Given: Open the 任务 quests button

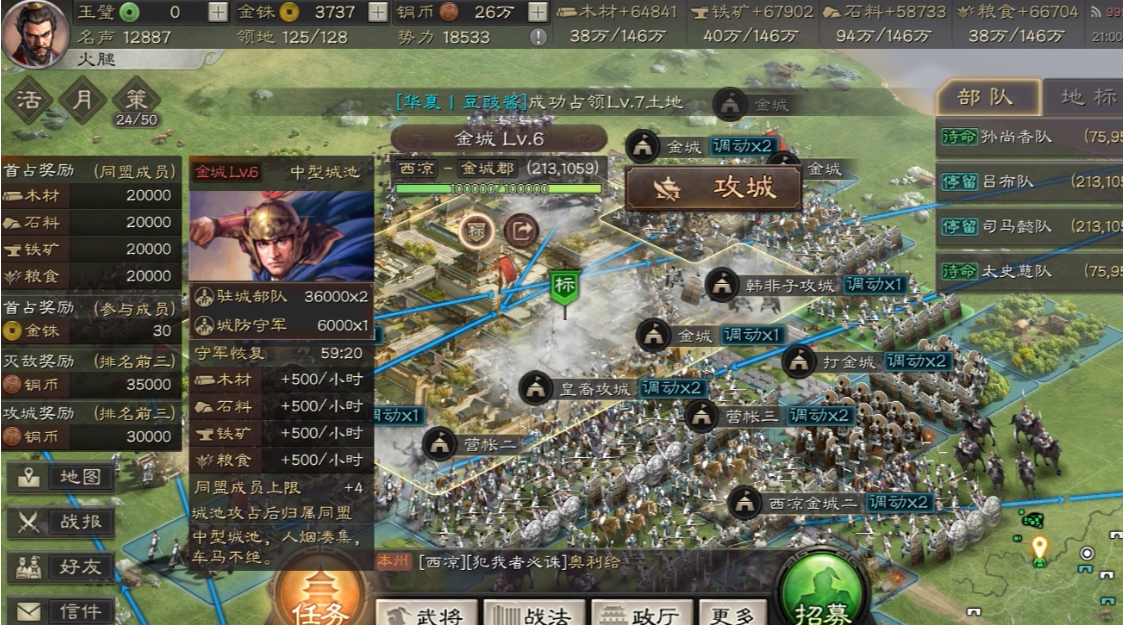Looking at the screenshot, I should [x=319, y=595].
